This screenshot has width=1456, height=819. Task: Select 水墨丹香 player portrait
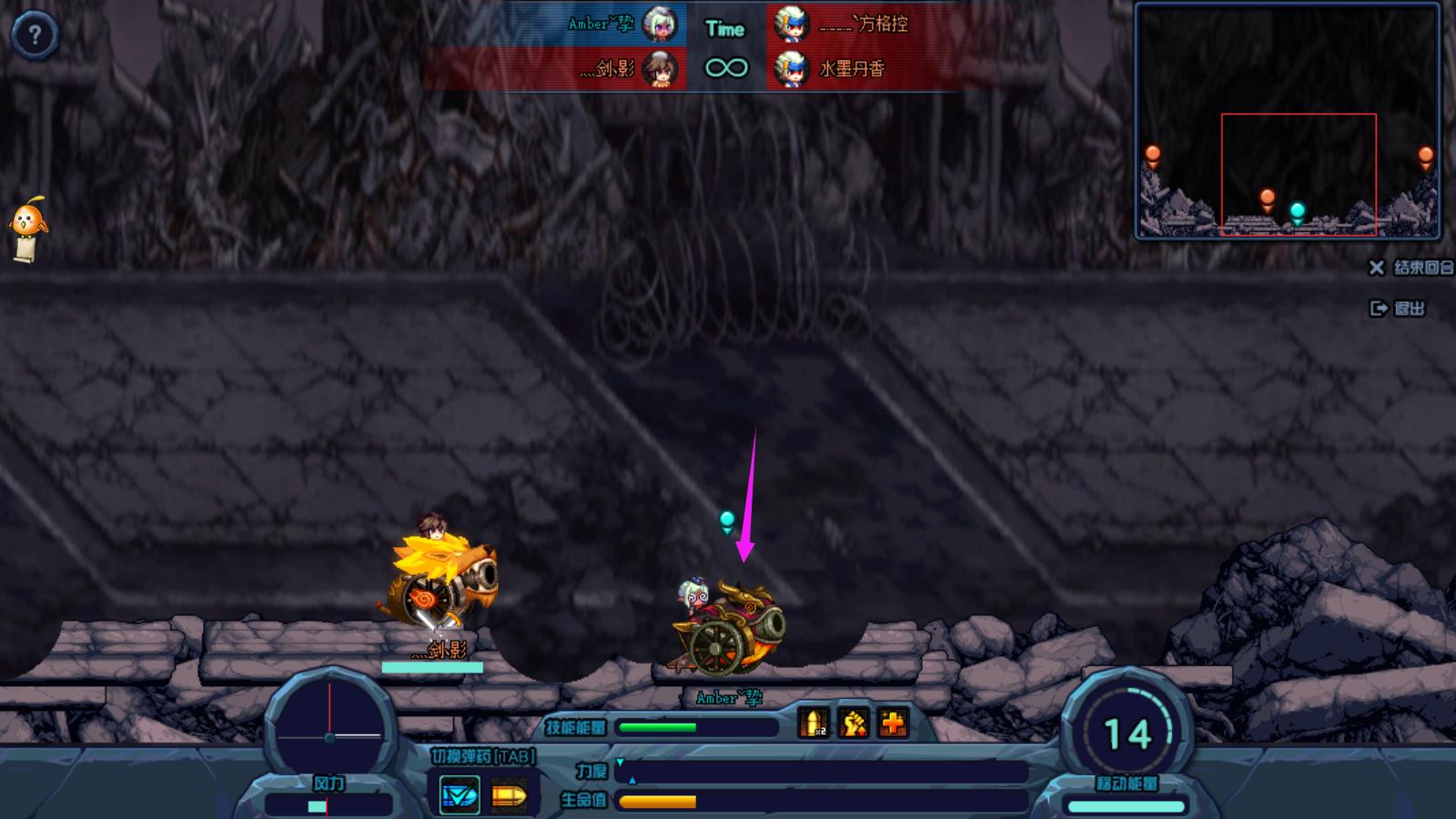[791, 68]
